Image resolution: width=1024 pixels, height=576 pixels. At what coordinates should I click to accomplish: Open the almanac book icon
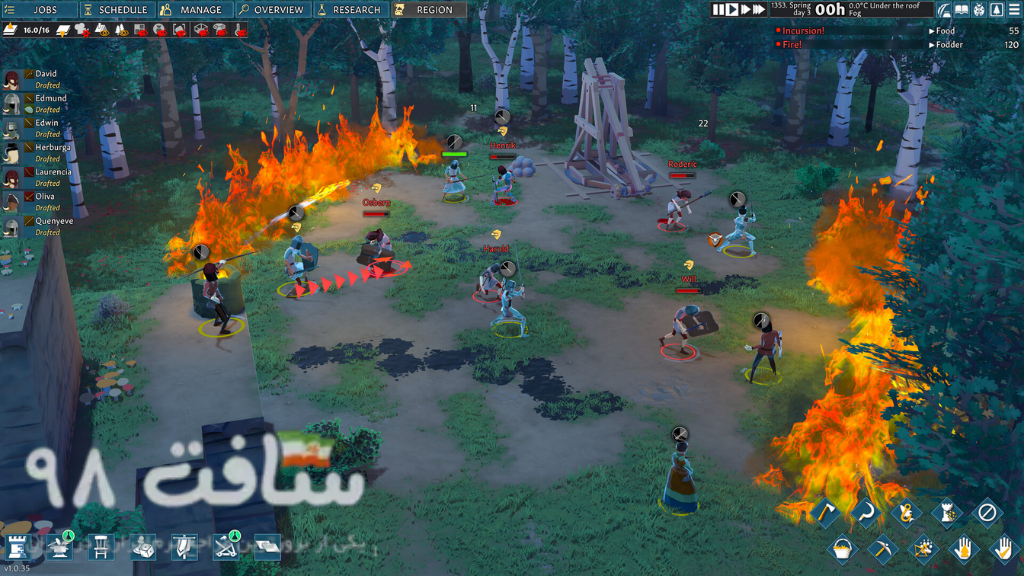961,10
